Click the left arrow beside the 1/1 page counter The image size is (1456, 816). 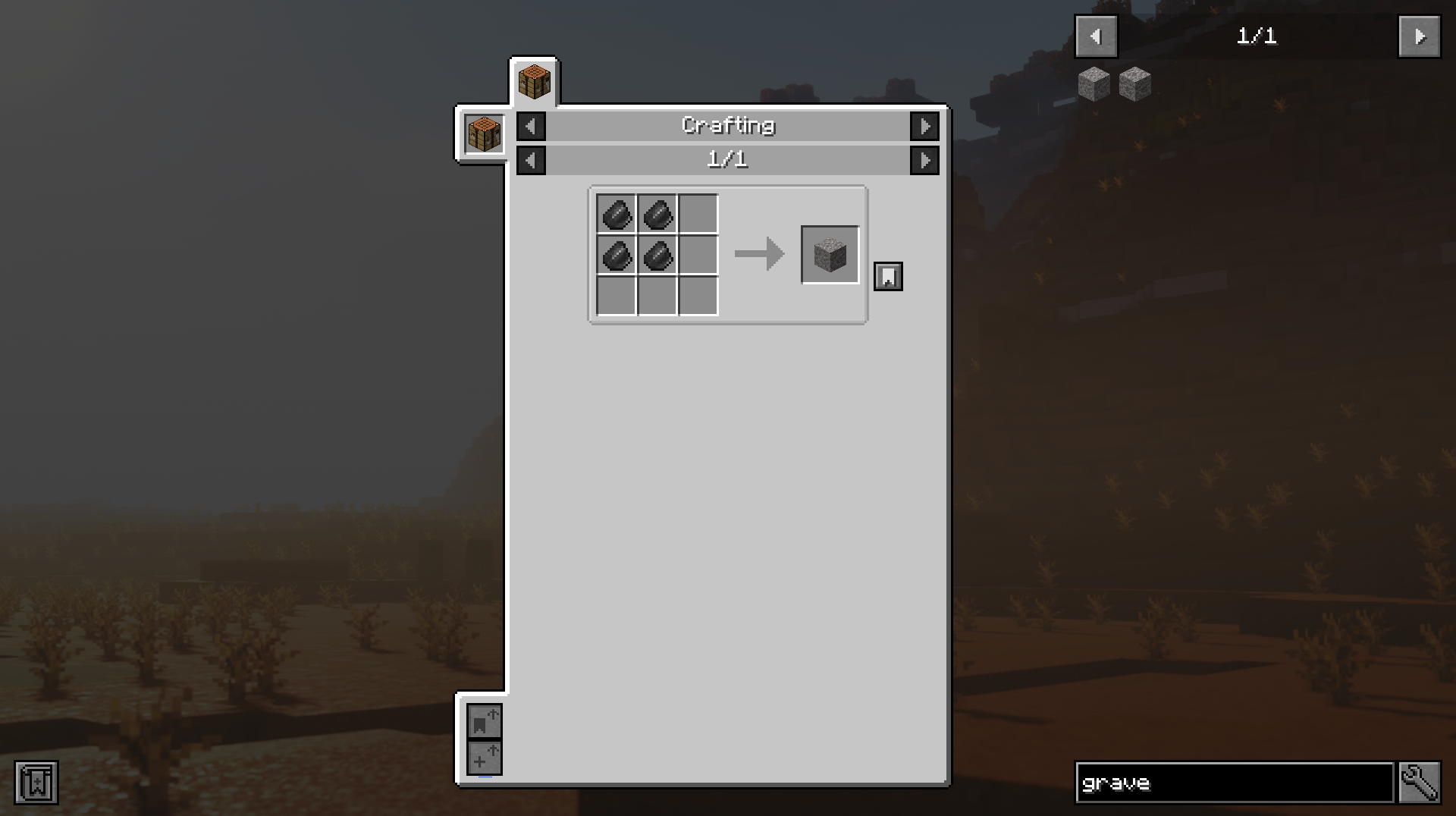pos(530,160)
